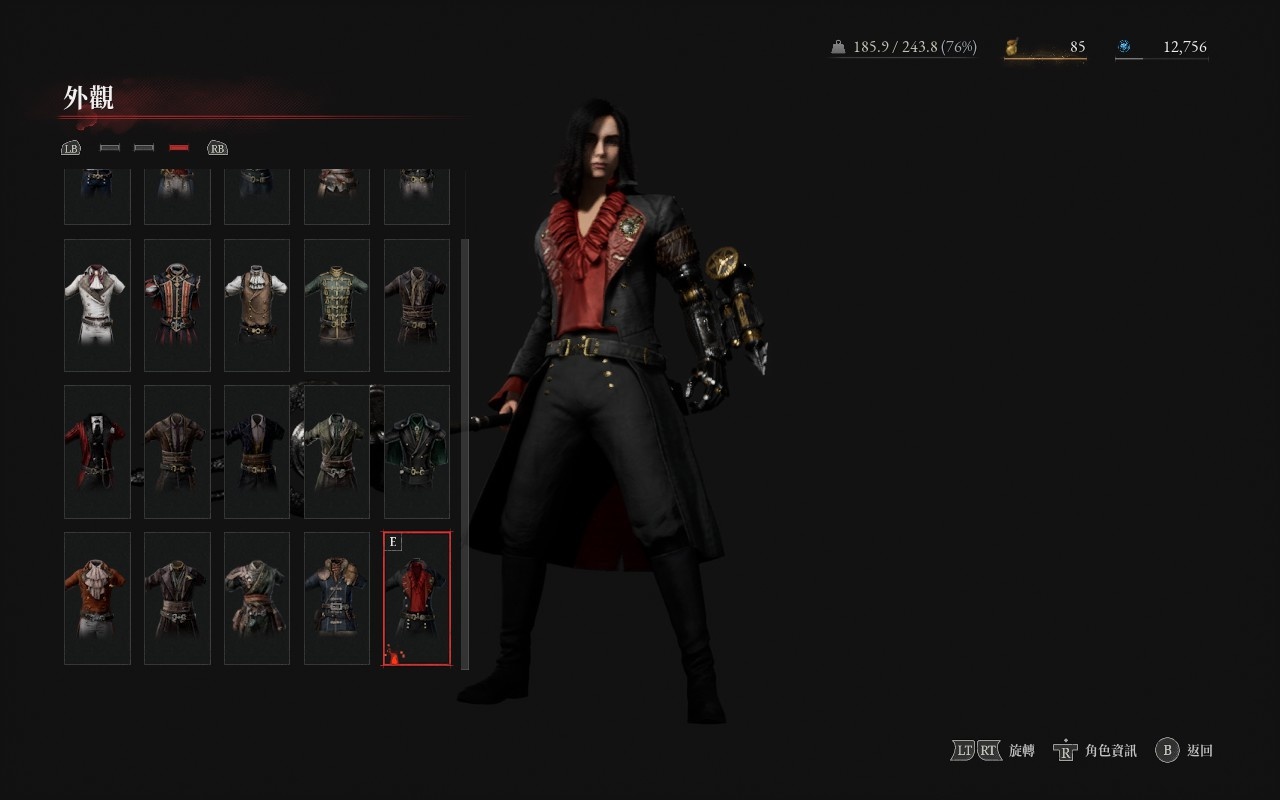This screenshot has width=1280, height=800.
Task: Select the orange jacket with white ruffle
Action: point(97,598)
